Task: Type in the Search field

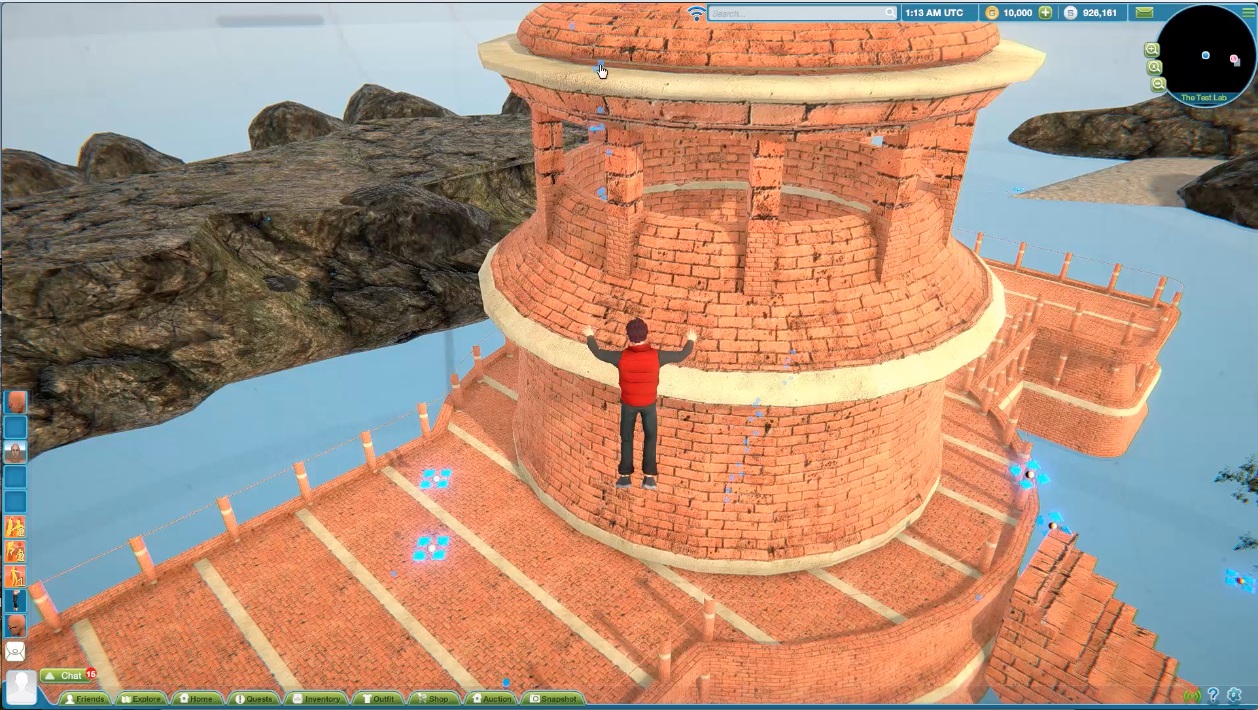Action: coord(800,13)
